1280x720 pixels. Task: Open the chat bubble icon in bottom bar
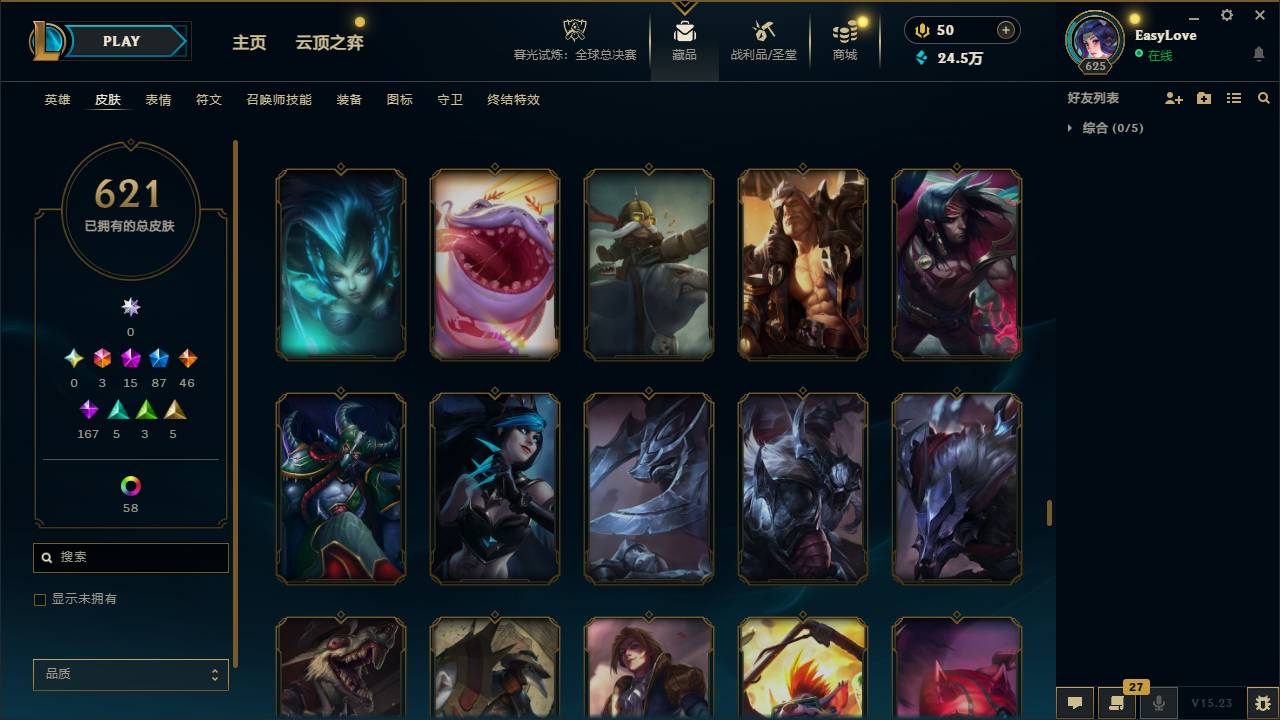1075,703
